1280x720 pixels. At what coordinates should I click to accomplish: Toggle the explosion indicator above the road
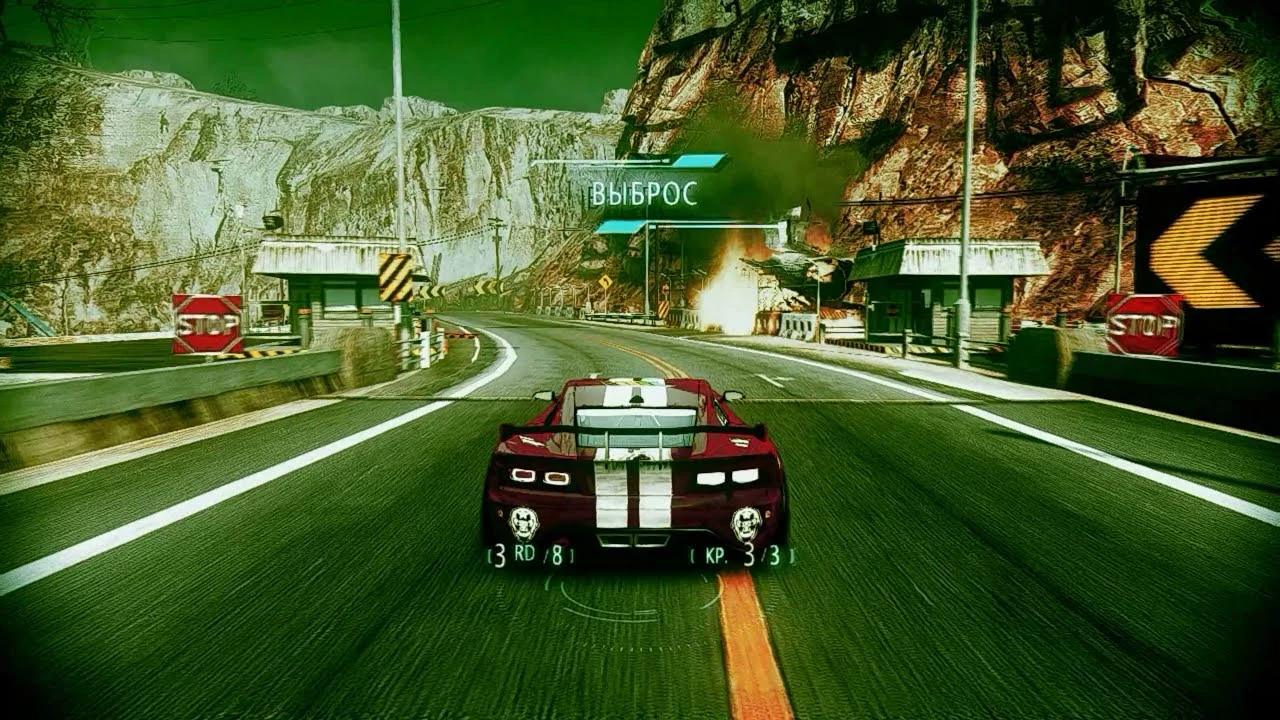point(730,290)
